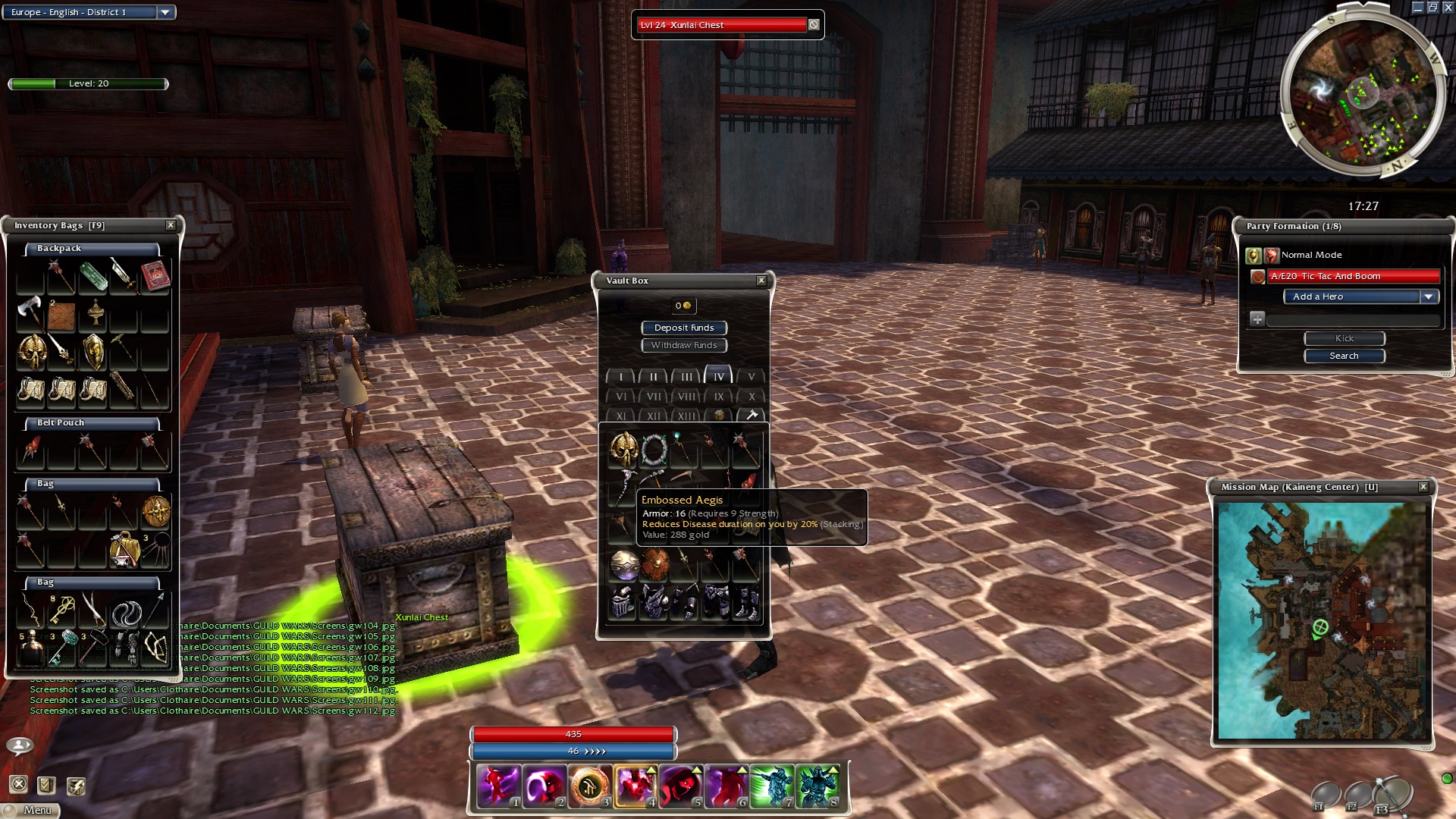The image size is (1456, 819).
Task: Maximize the game window
Action: 1432,8
